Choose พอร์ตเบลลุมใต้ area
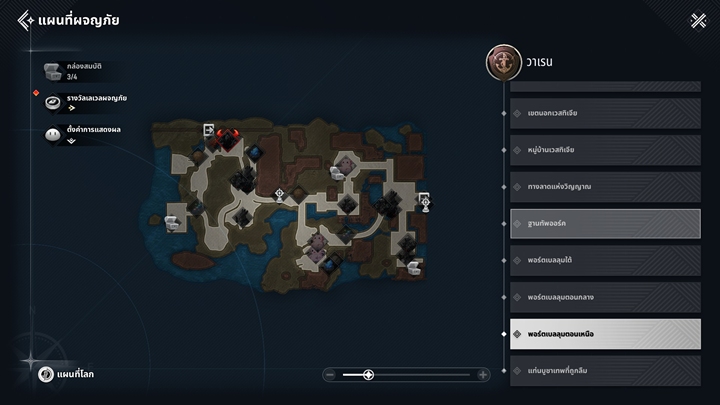The height and width of the screenshot is (405, 720). click(x=598, y=260)
